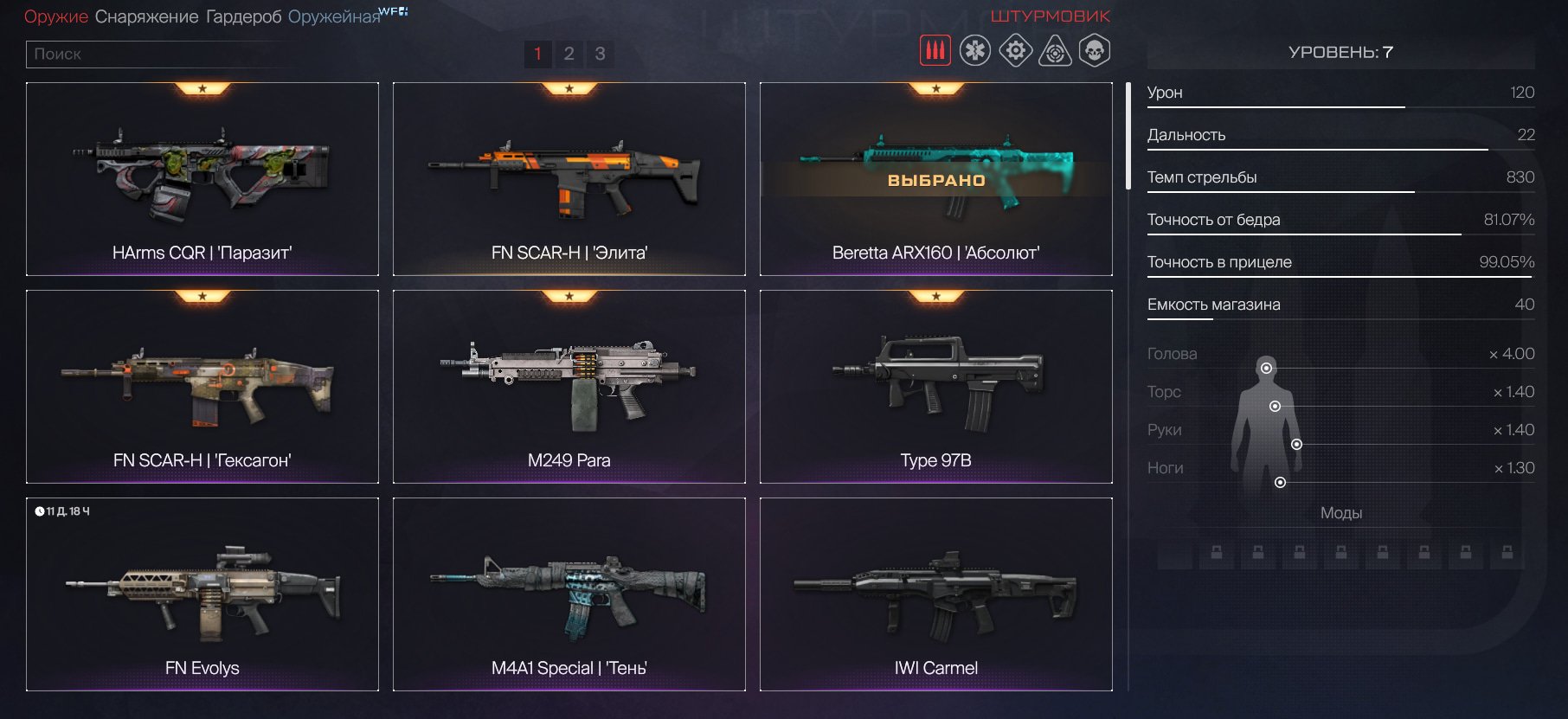Select the sniper crosshair class icon
The height and width of the screenshot is (719, 1568).
pyautogui.click(x=1055, y=51)
